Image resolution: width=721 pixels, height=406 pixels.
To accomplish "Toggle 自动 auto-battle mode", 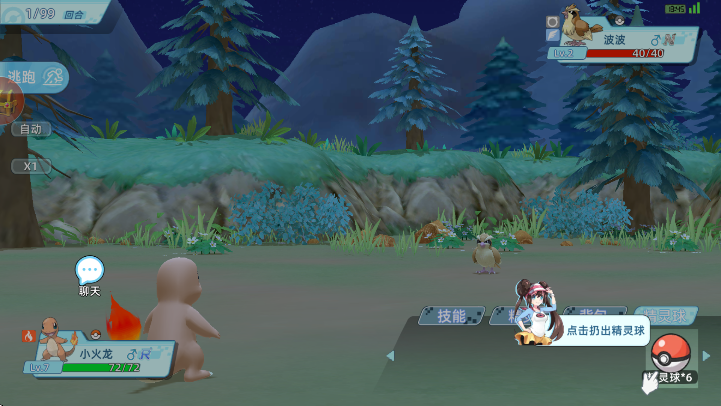I will point(30,129).
